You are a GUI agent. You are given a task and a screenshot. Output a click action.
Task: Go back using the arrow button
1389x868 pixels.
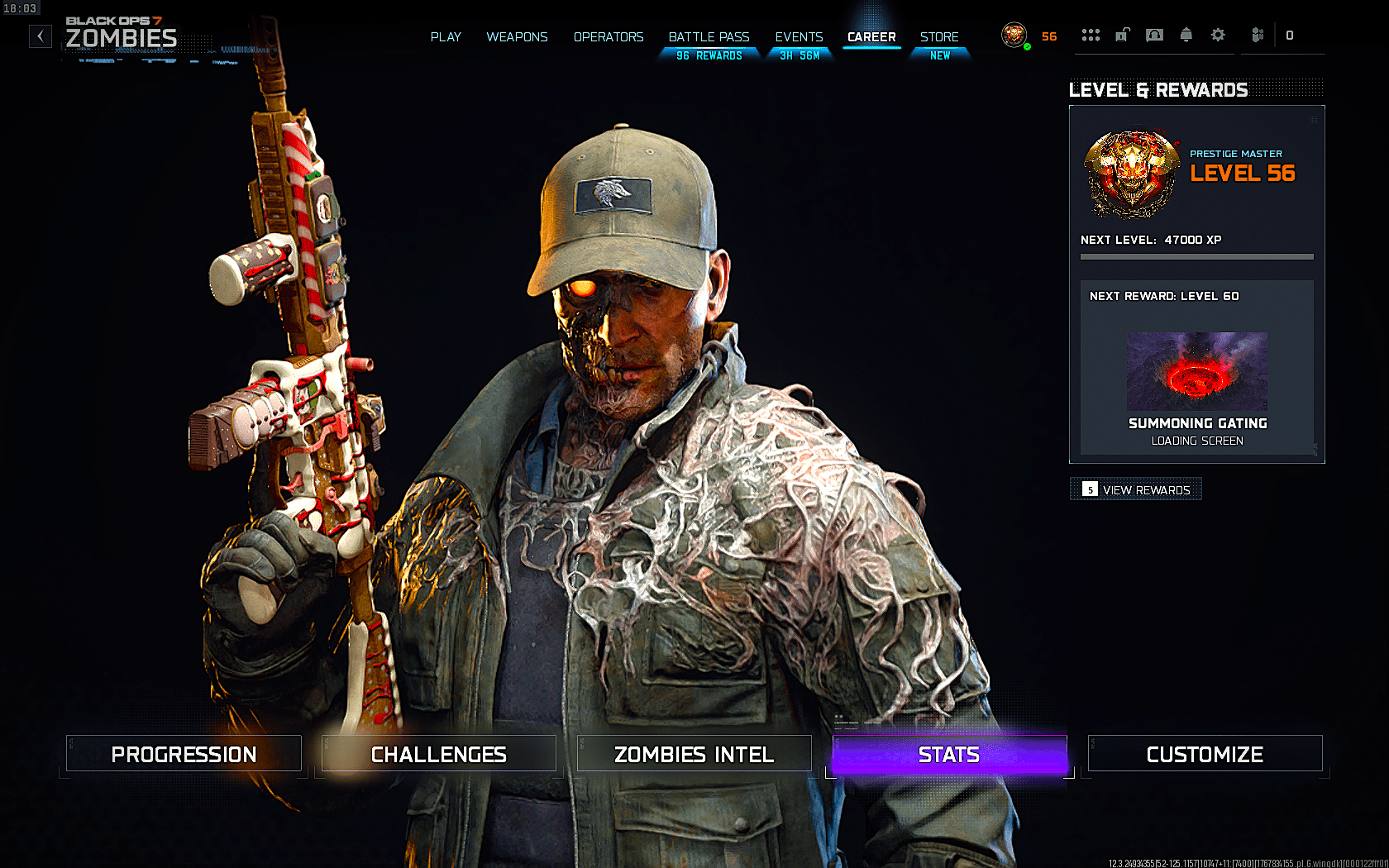tap(41, 36)
